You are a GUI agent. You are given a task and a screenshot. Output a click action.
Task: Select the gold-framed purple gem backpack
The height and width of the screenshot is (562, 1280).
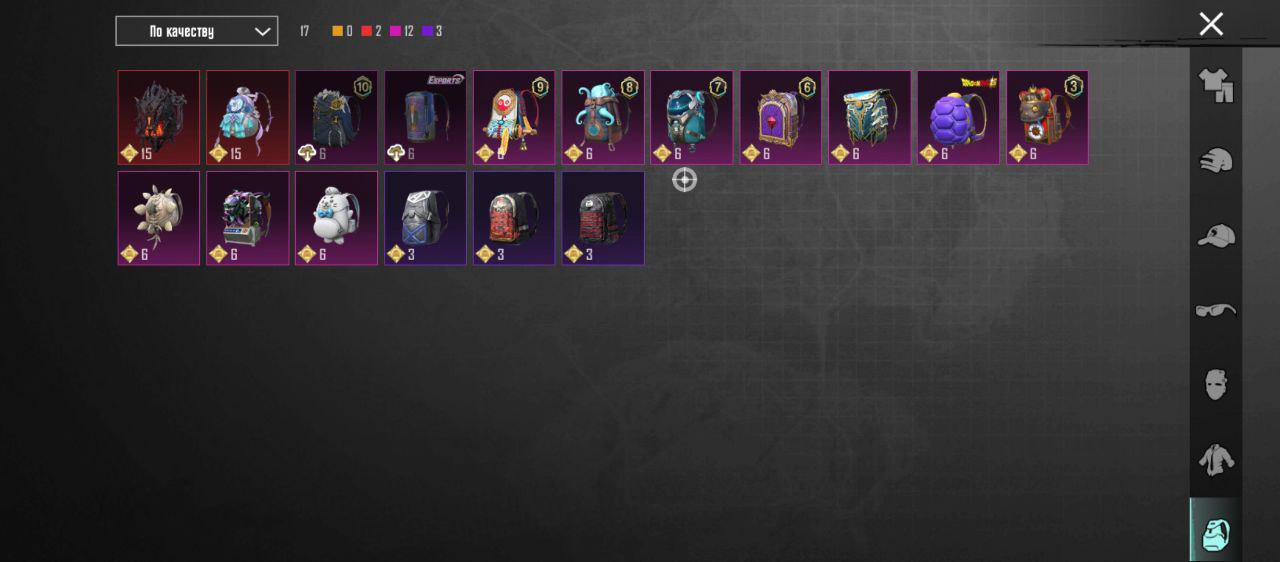781,117
